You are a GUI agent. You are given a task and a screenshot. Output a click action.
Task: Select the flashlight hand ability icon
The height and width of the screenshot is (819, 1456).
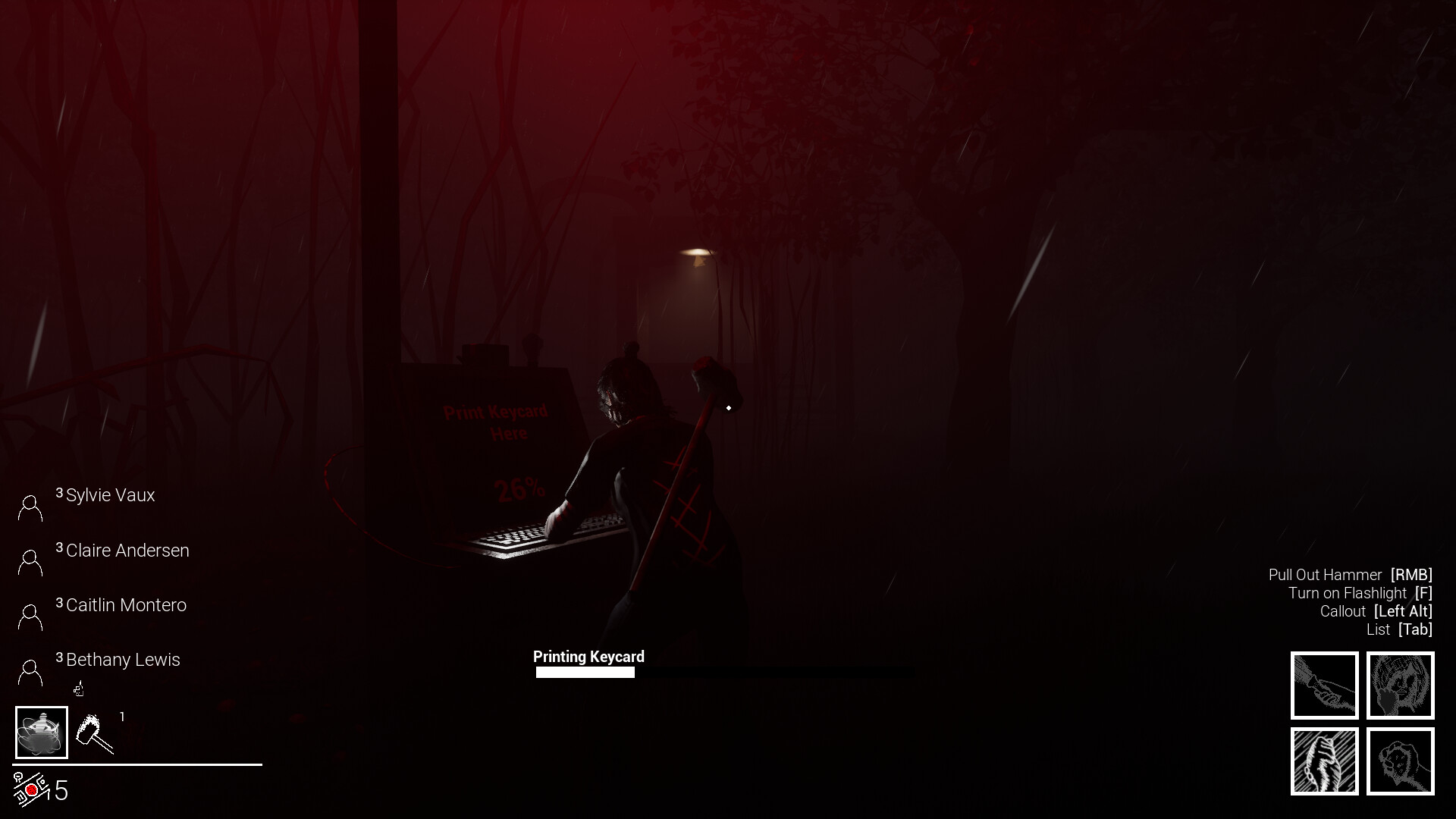(1324, 685)
